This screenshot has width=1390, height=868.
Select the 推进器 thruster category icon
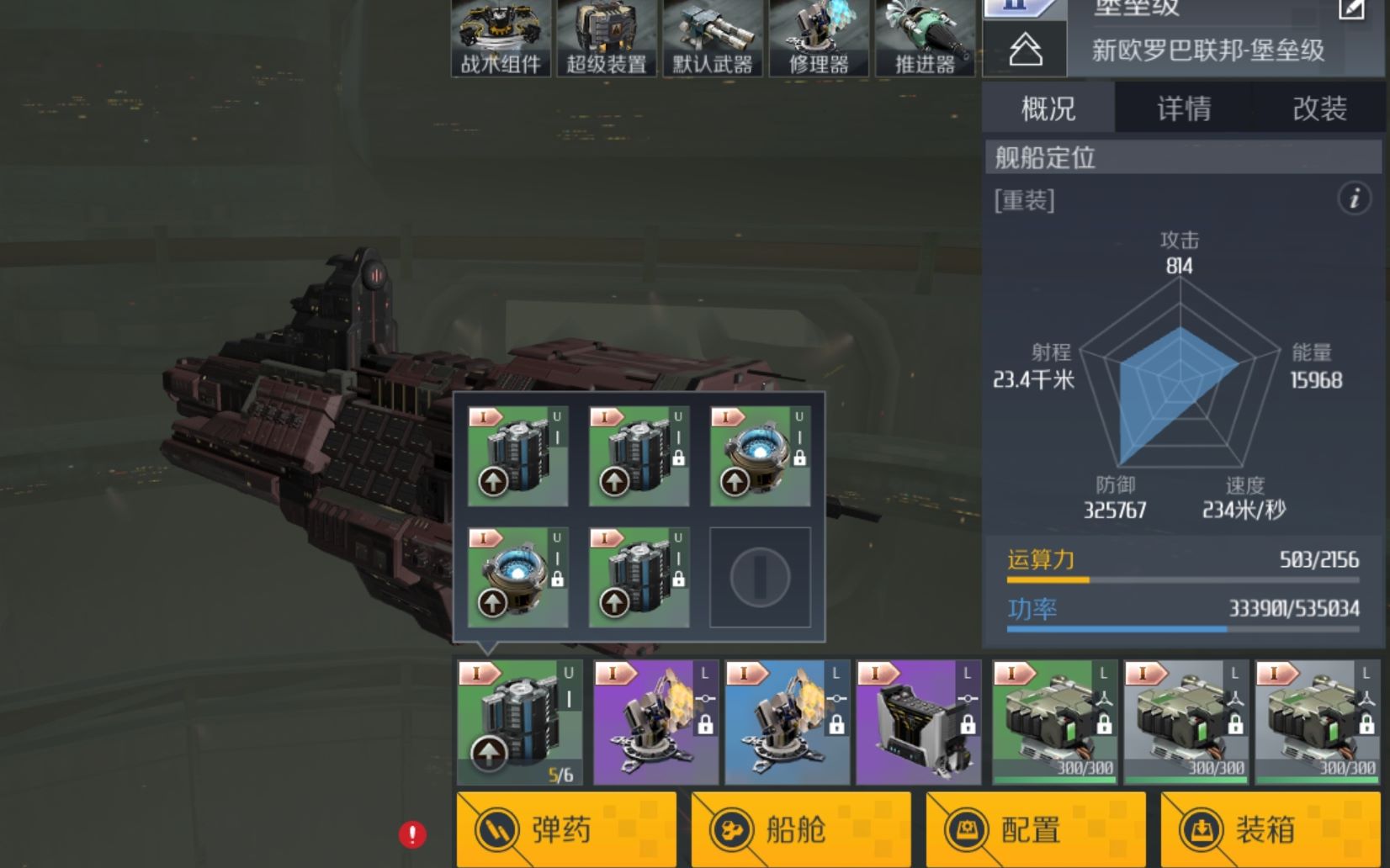(925, 38)
